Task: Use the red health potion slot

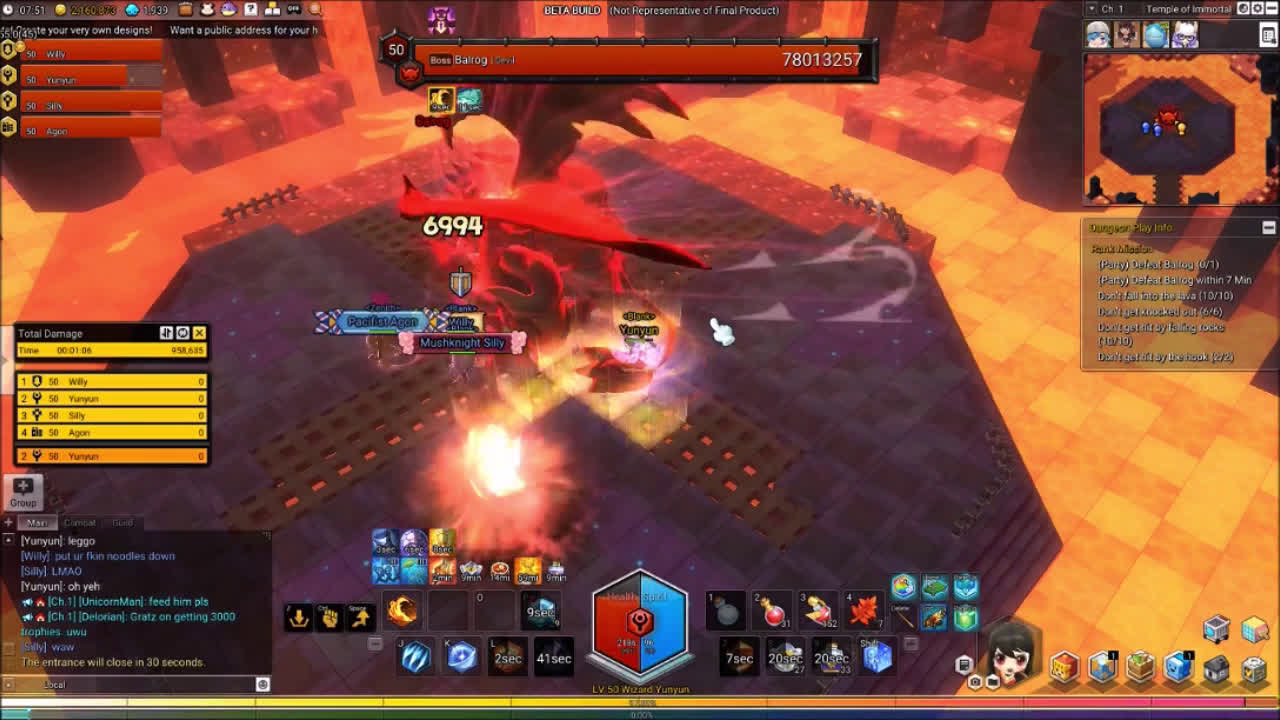Action: pos(775,612)
